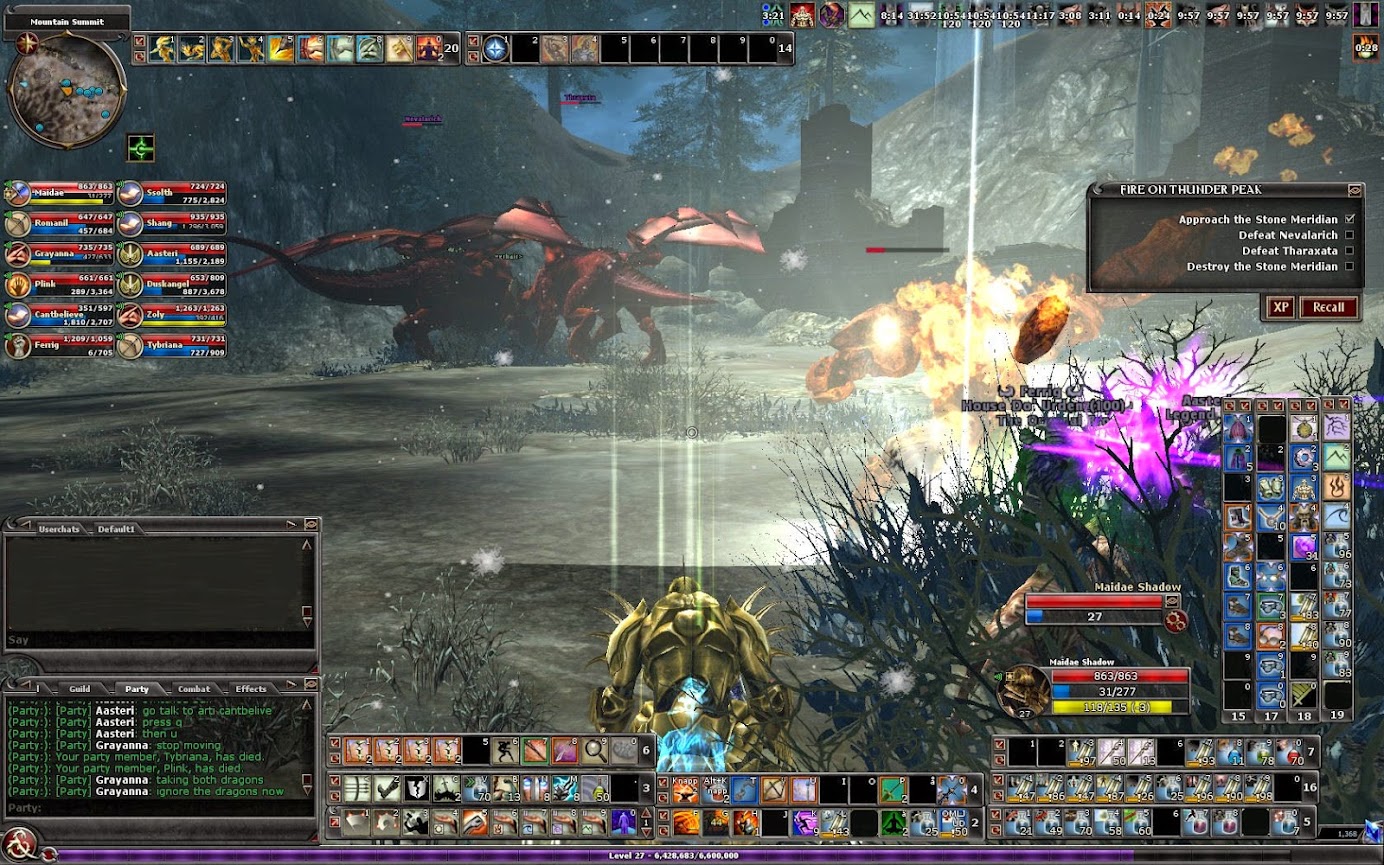The width and height of the screenshot is (1384, 865).
Task: Activate the magnifying glass search skill
Action: pyautogui.click(x=595, y=750)
